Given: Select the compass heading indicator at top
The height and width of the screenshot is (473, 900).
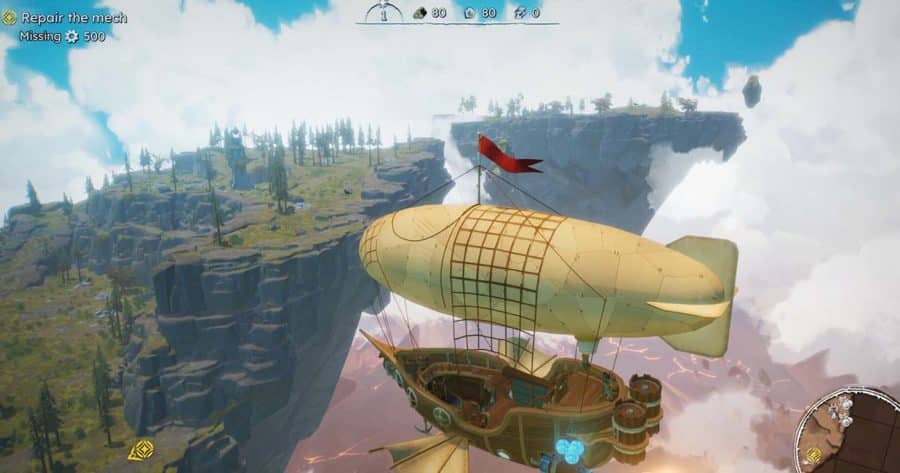Looking at the screenshot, I should point(383,12).
